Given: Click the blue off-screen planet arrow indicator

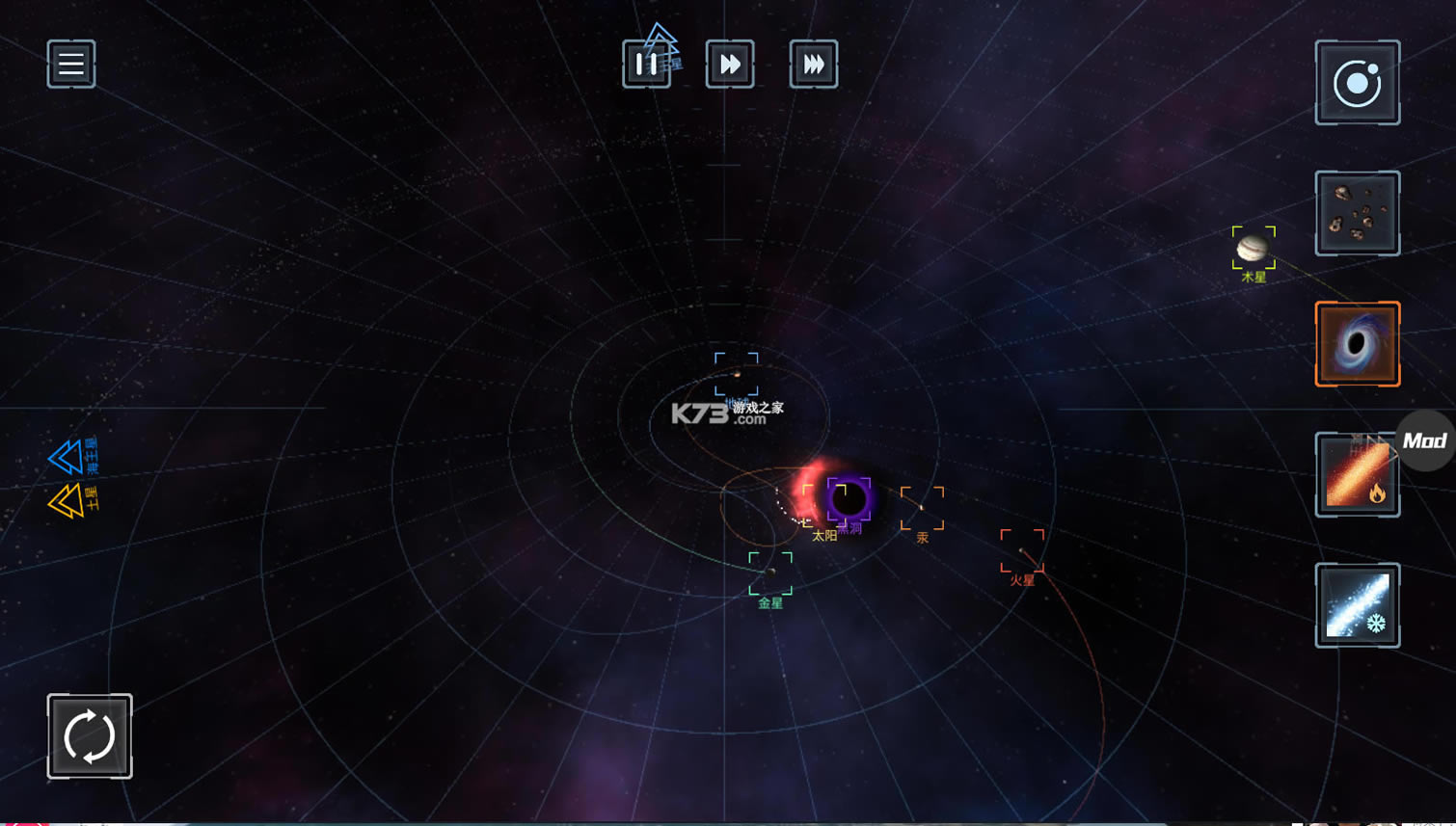Looking at the screenshot, I should coord(66,457).
